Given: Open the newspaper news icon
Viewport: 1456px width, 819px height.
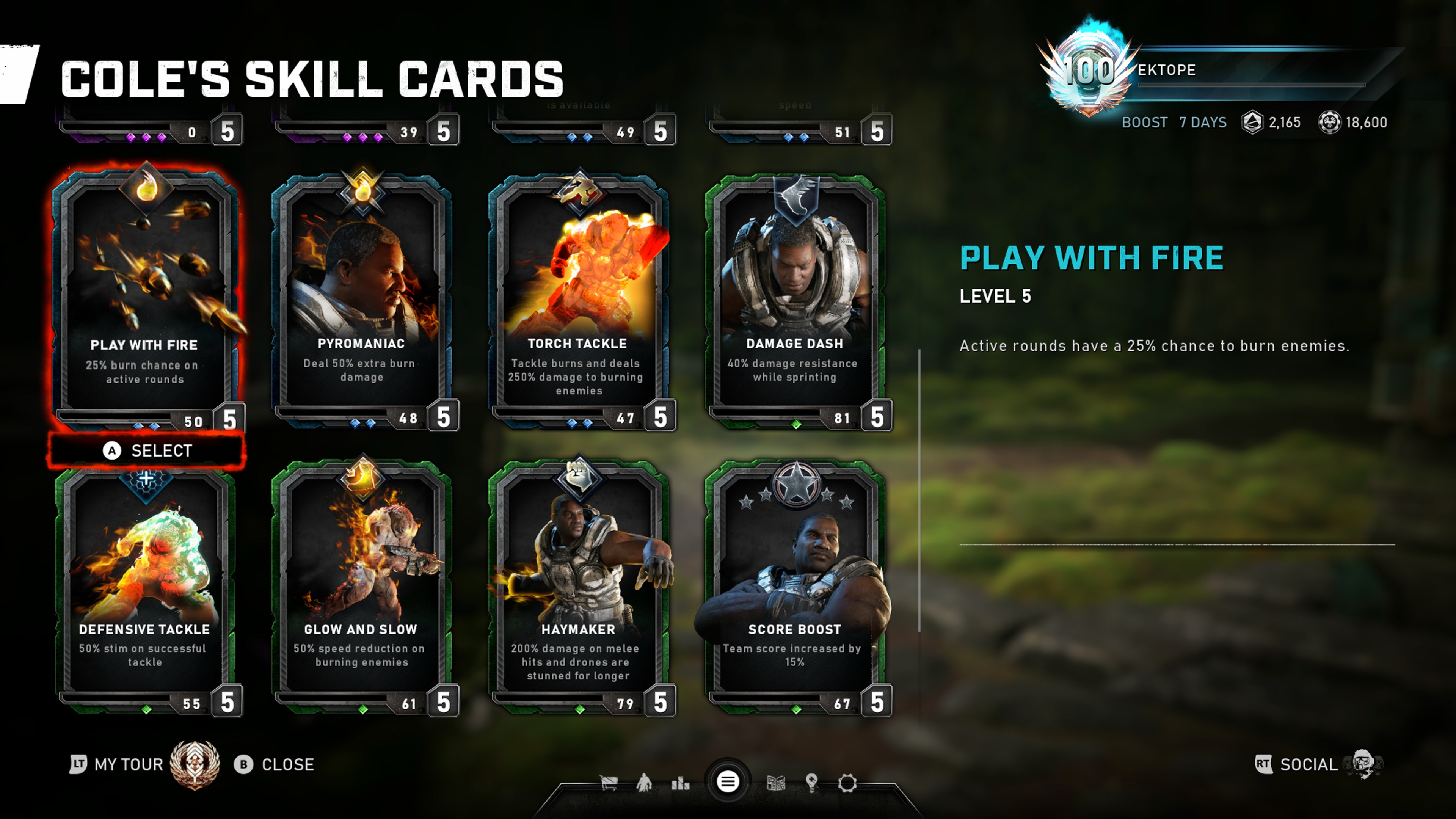Looking at the screenshot, I should (775, 783).
